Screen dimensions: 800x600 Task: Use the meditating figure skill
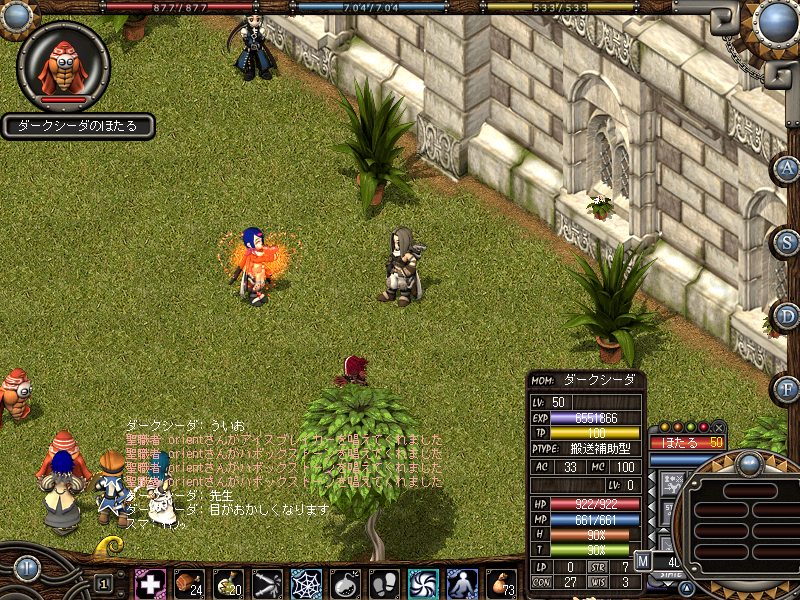coord(462,583)
